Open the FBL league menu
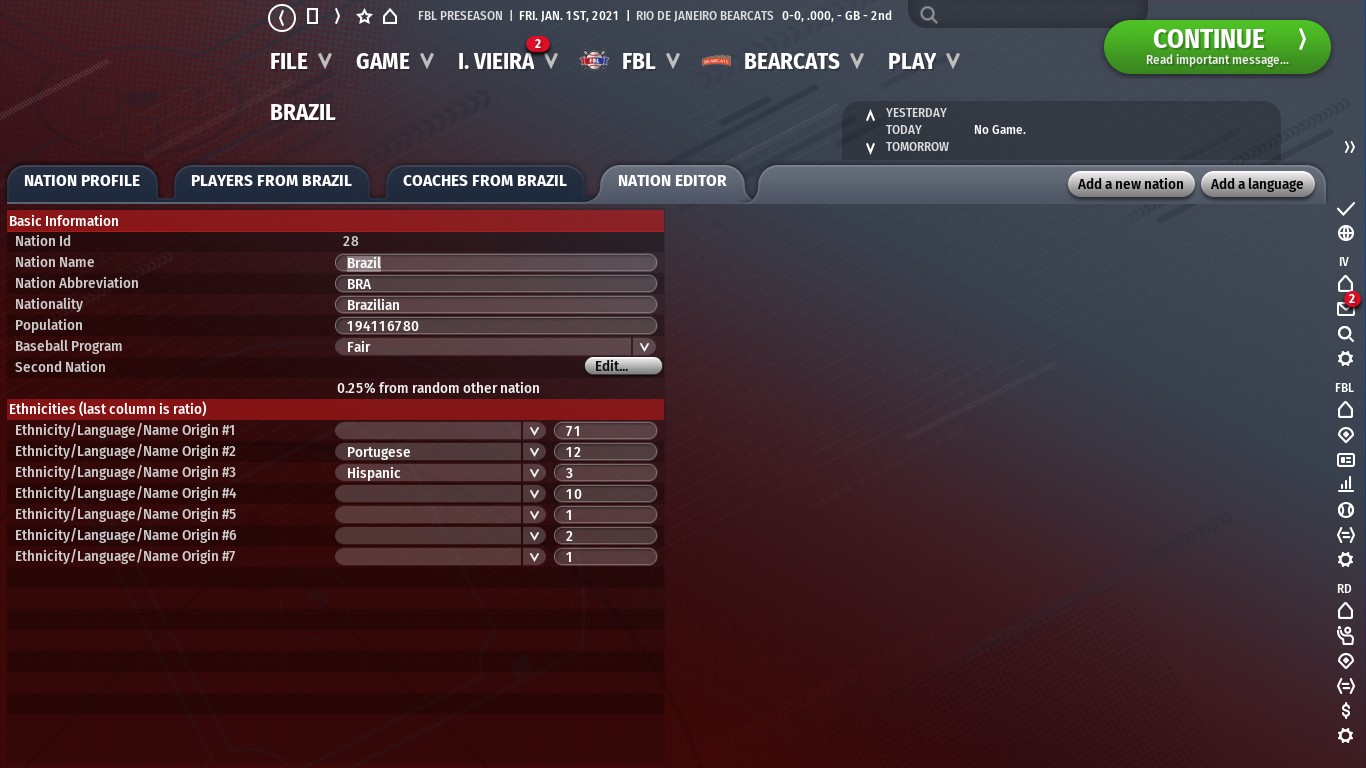1366x768 pixels. [x=638, y=62]
